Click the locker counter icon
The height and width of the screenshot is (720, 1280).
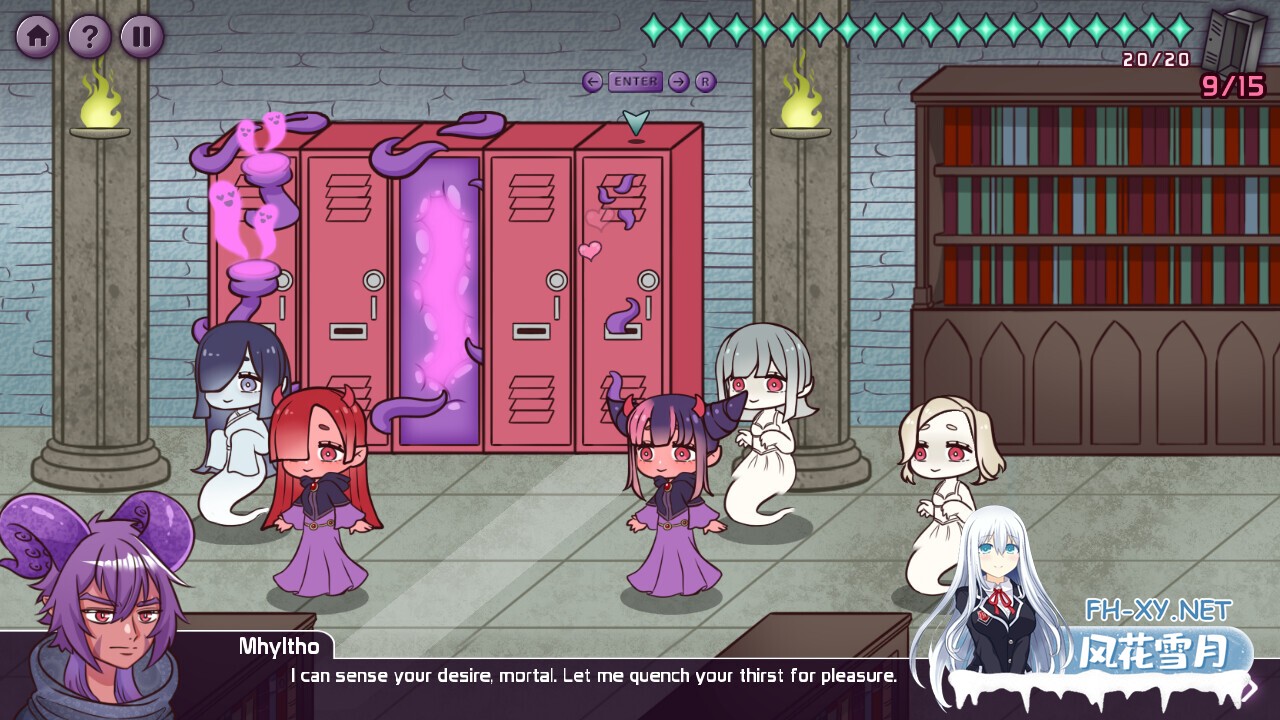(x=1233, y=41)
